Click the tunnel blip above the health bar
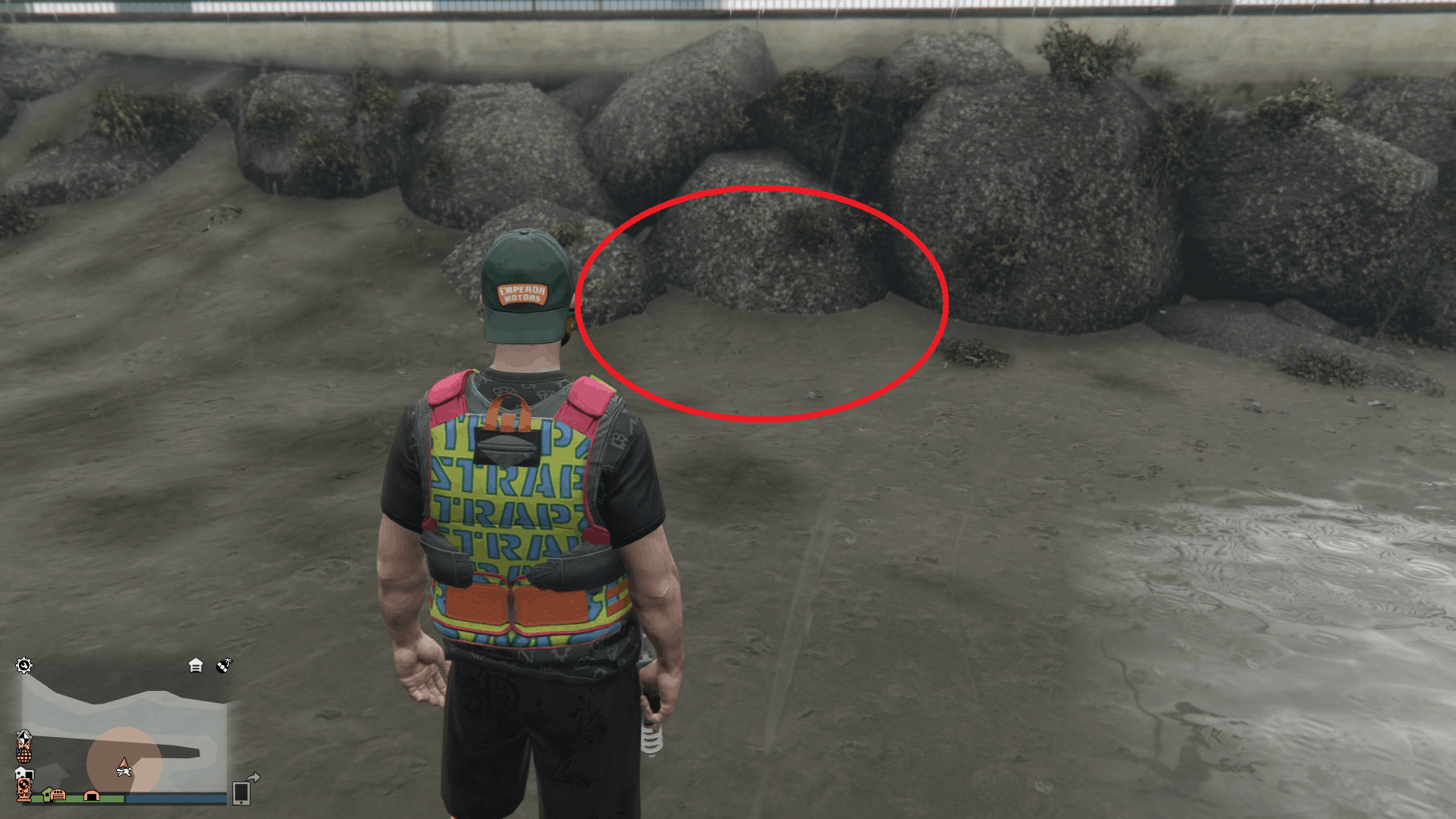The width and height of the screenshot is (1456, 819). coord(92,795)
